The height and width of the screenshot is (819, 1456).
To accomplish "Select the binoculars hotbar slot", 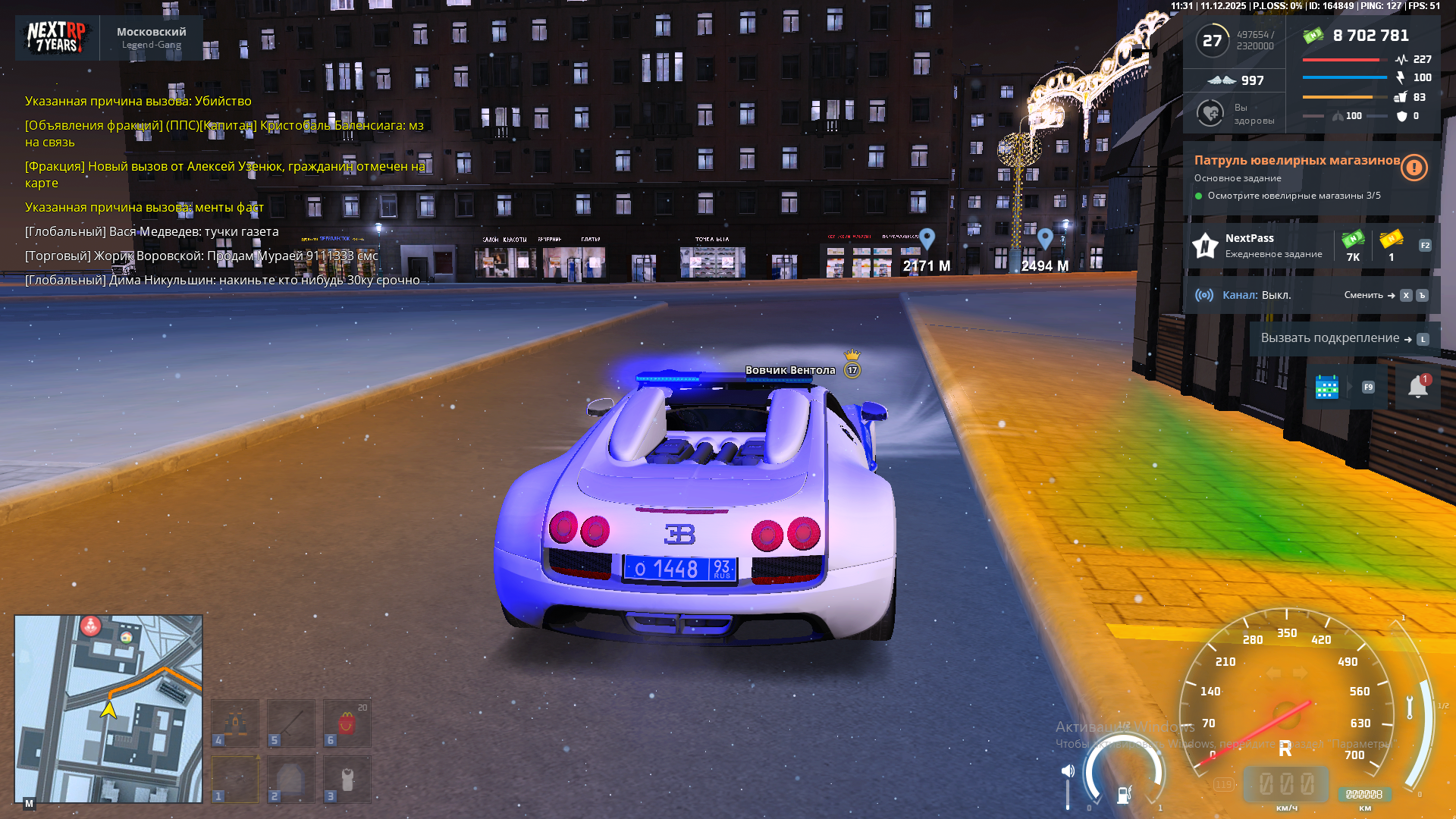I will point(235,723).
